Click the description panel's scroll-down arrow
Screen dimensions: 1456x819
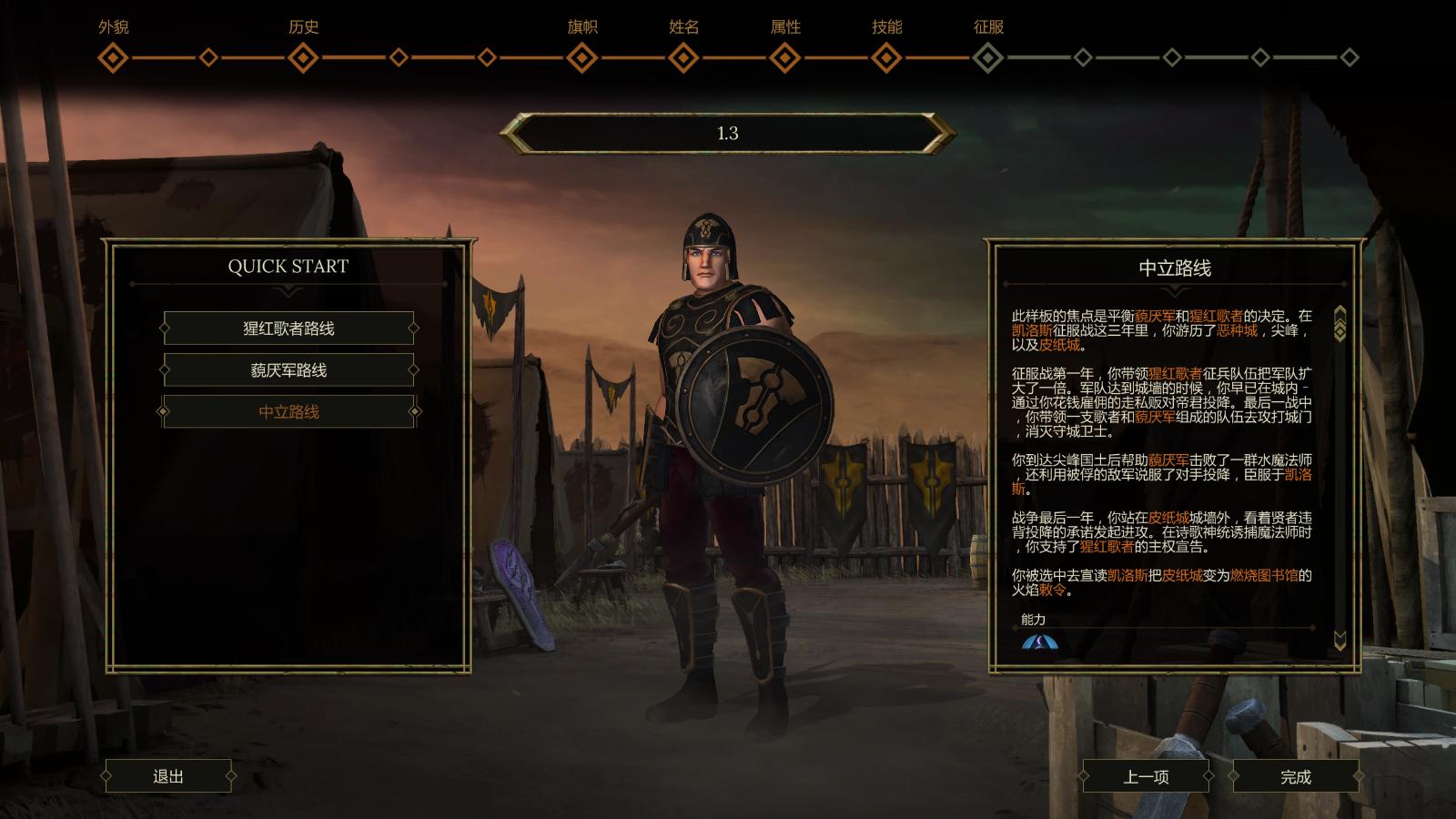point(1340,640)
